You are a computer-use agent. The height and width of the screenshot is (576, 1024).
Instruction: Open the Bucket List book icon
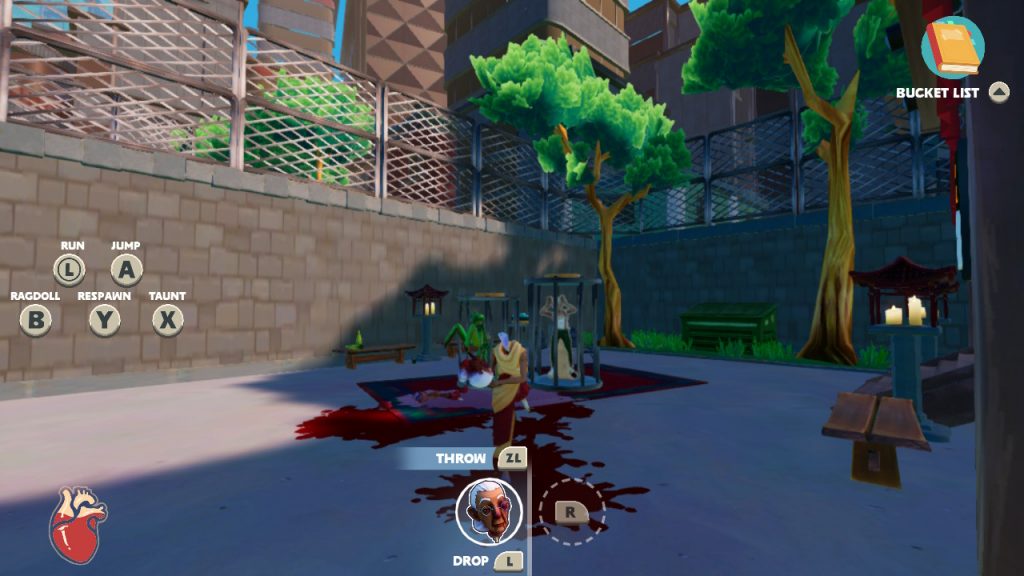[x=952, y=47]
